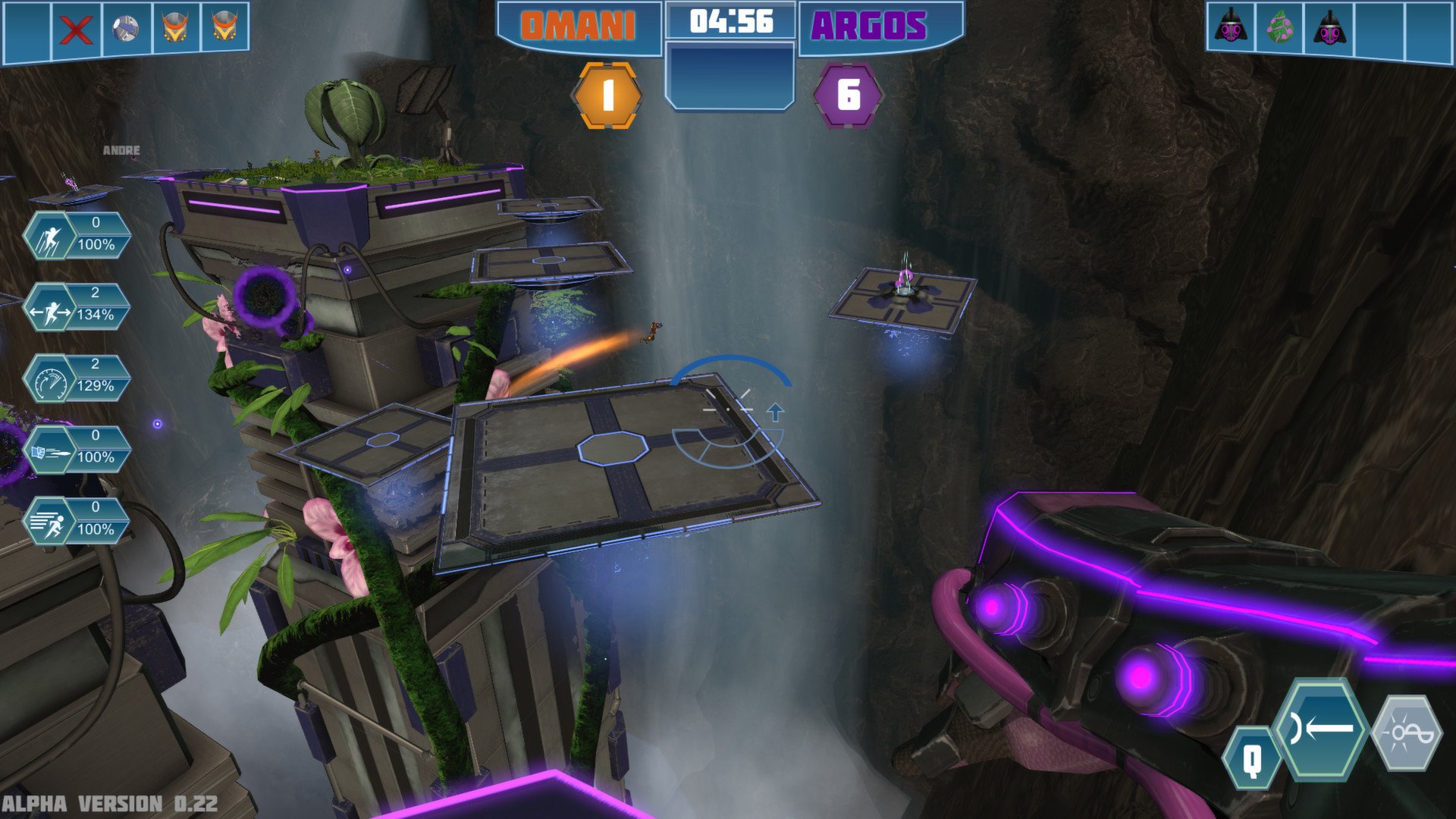The height and width of the screenshot is (819, 1456).
Task: Click the run speed stat icon at bottom-left
Action: [52, 521]
